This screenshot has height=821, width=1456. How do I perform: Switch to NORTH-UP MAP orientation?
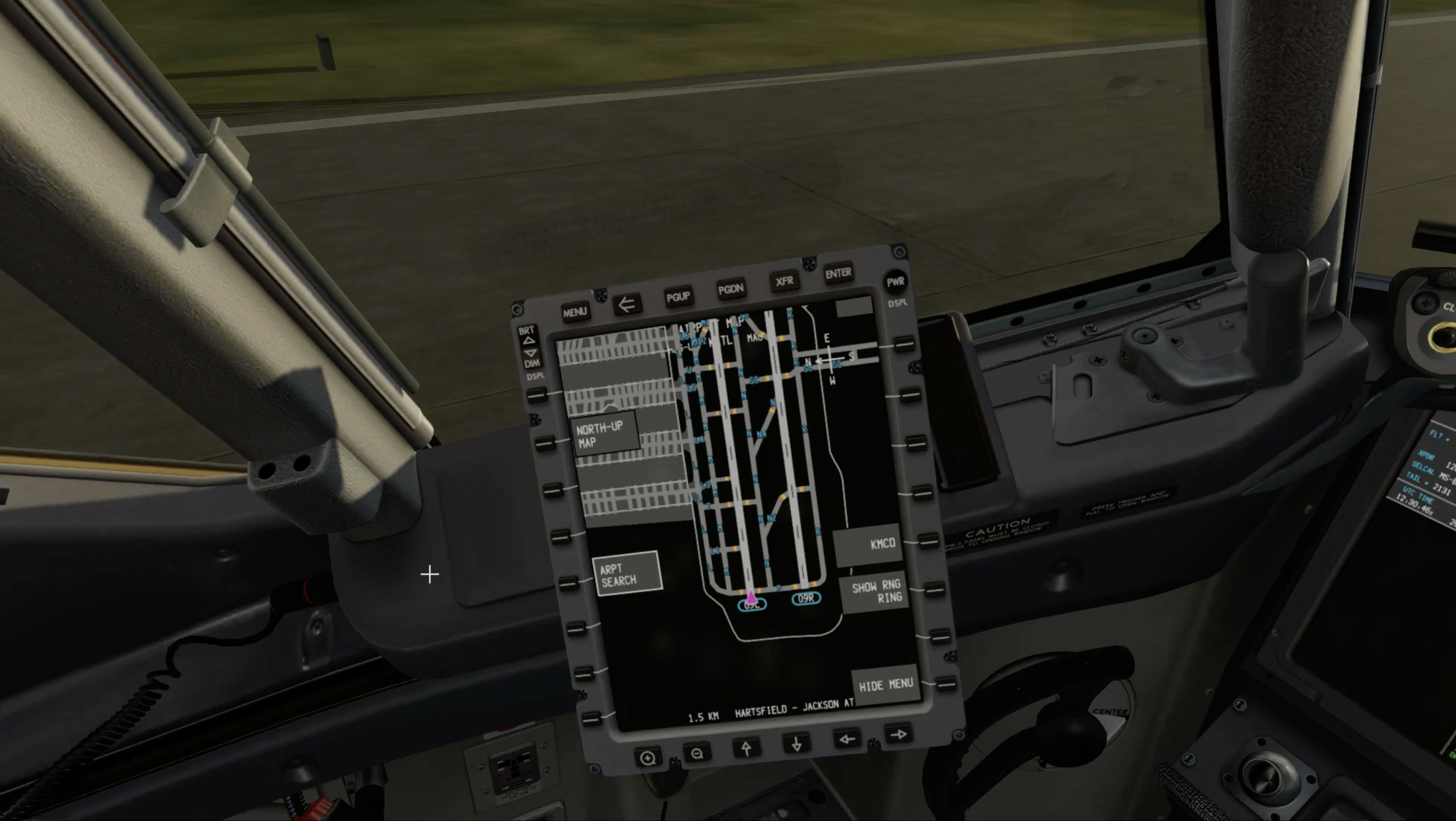pyautogui.click(x=604, y=434)
